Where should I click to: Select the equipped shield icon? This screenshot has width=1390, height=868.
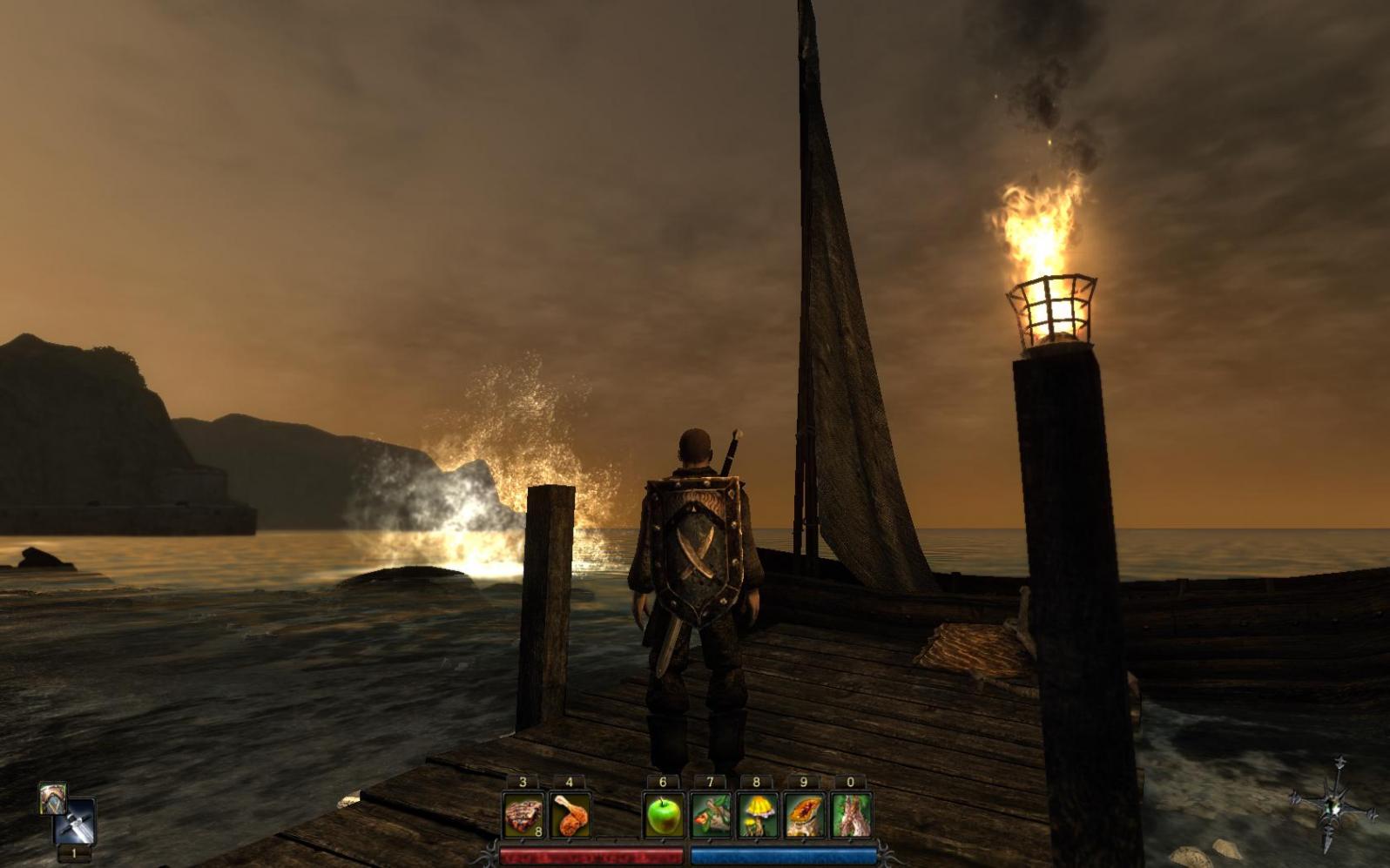(x=52, y=797)
